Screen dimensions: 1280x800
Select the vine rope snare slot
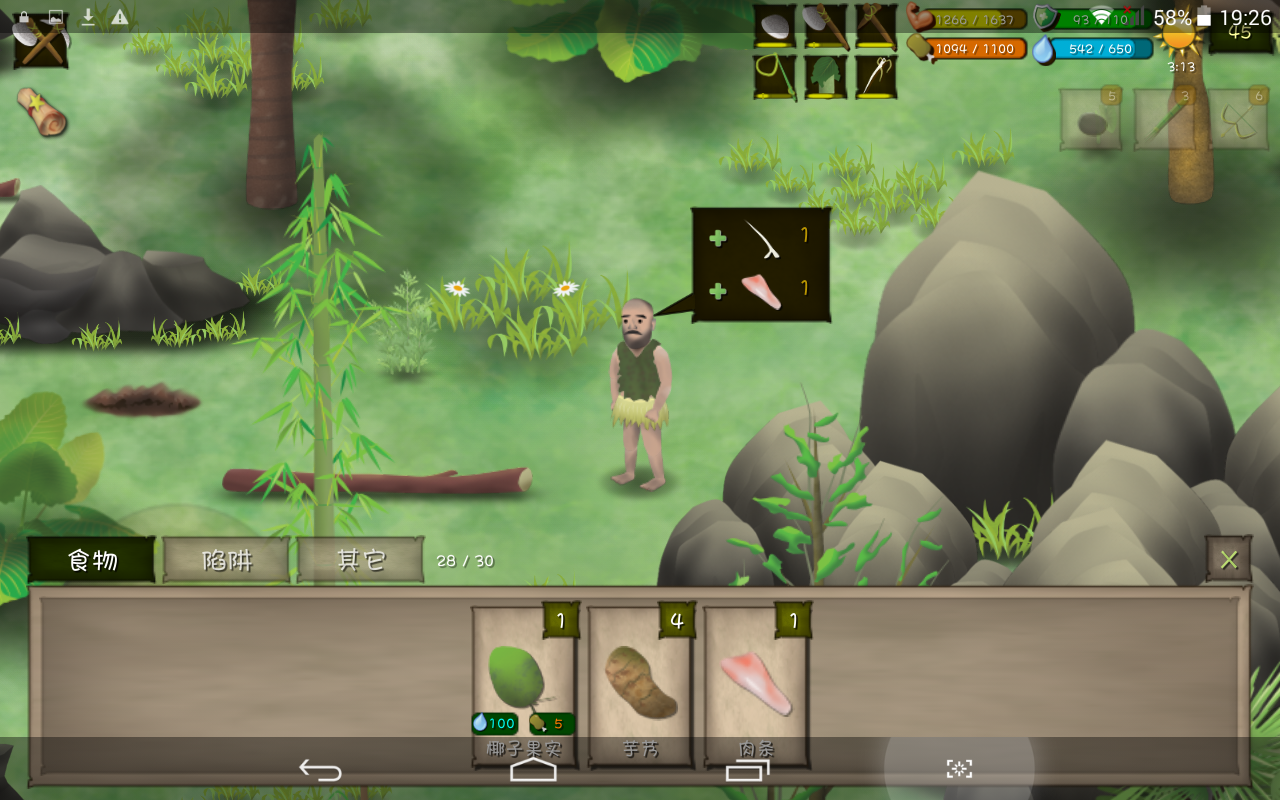774,77
